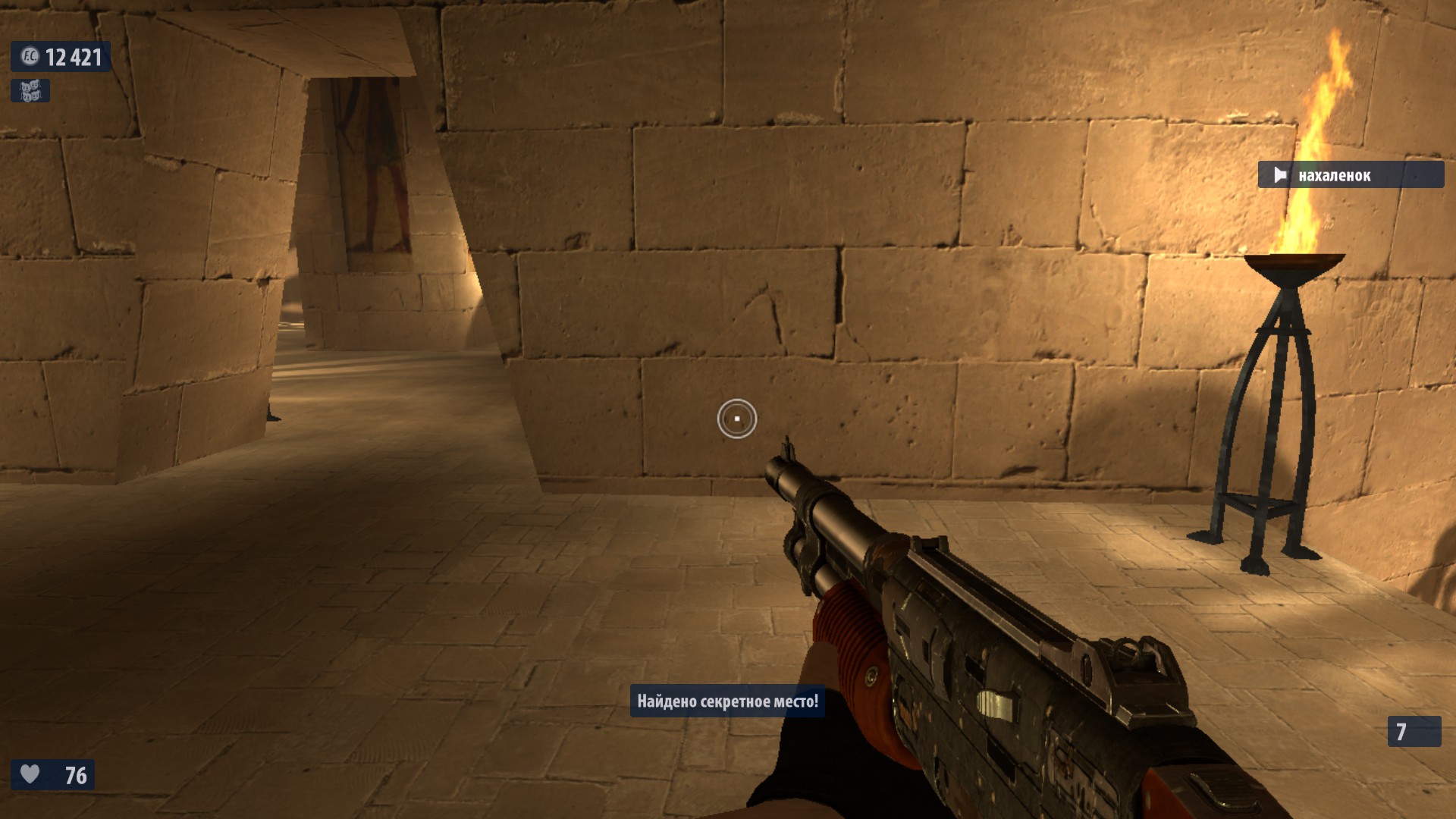
Task: Click the Найдено секретное место notification
Action: tap(727, 701)
